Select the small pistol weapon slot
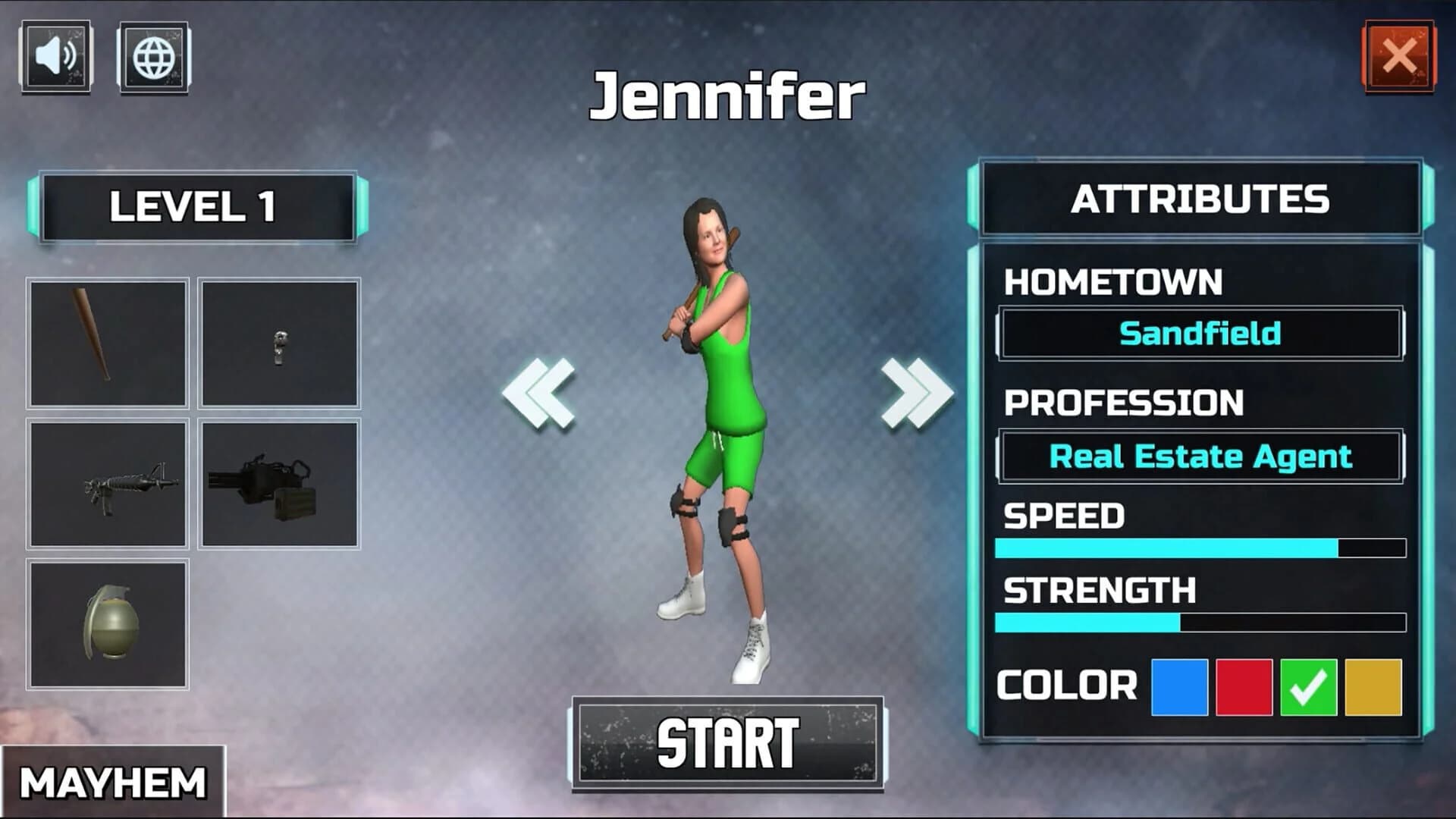 [x=281, y=344]
